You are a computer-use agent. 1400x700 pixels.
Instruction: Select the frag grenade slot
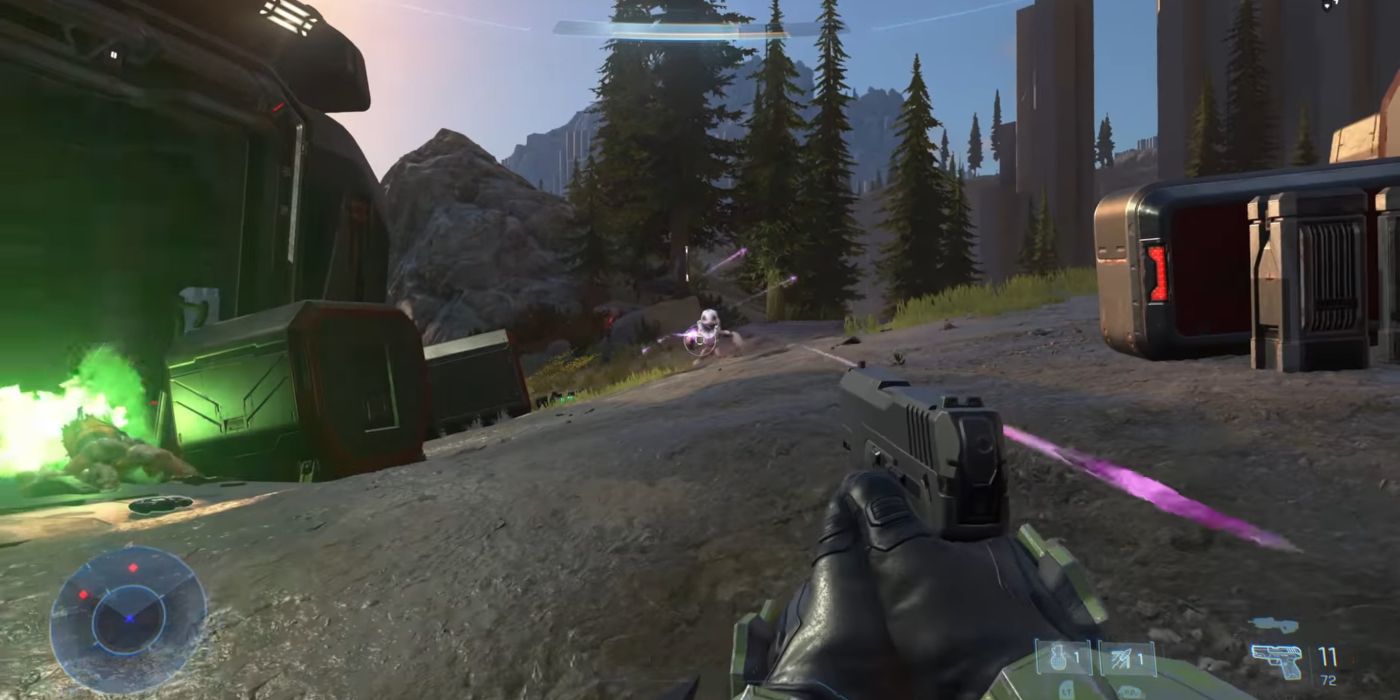point(1063,658)
